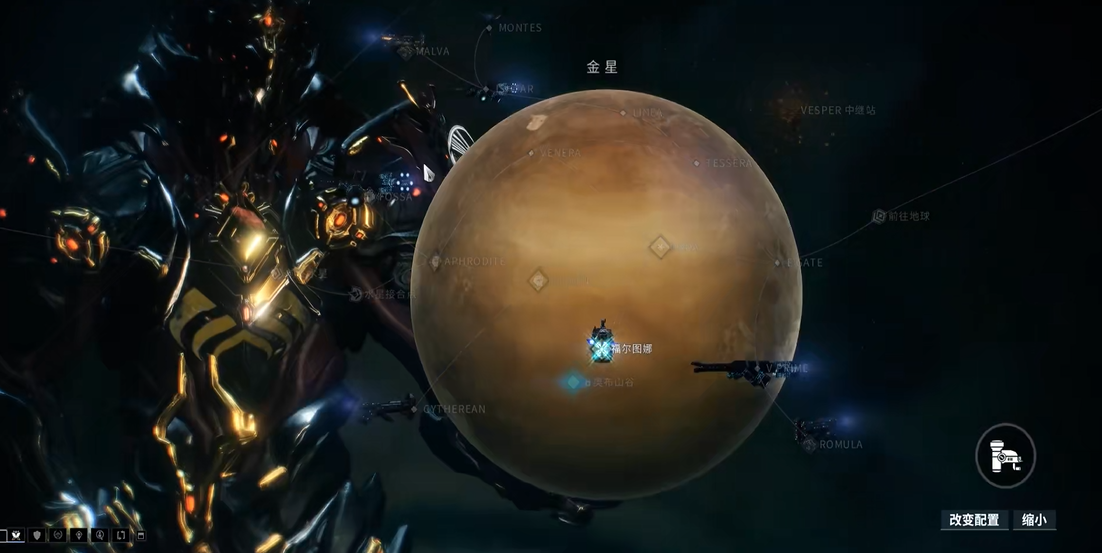Travel via the 前往地球 junction node
The height and width of the screenshot is (553, 1102).
(879, 216)
